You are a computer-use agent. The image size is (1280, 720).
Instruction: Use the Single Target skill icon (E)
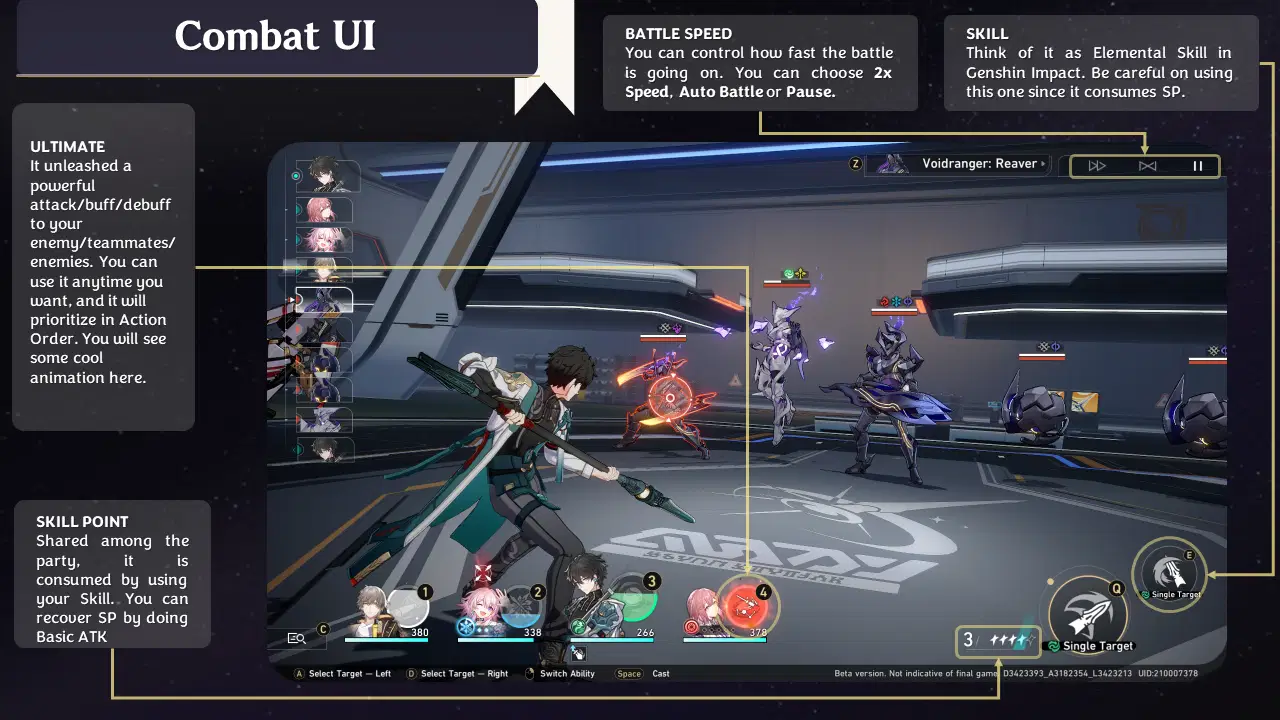click(x=1170, y=572)
